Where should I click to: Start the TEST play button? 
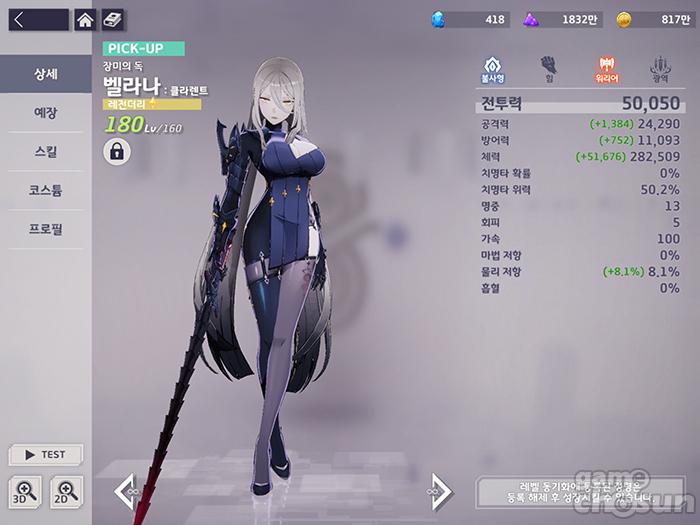45,454
